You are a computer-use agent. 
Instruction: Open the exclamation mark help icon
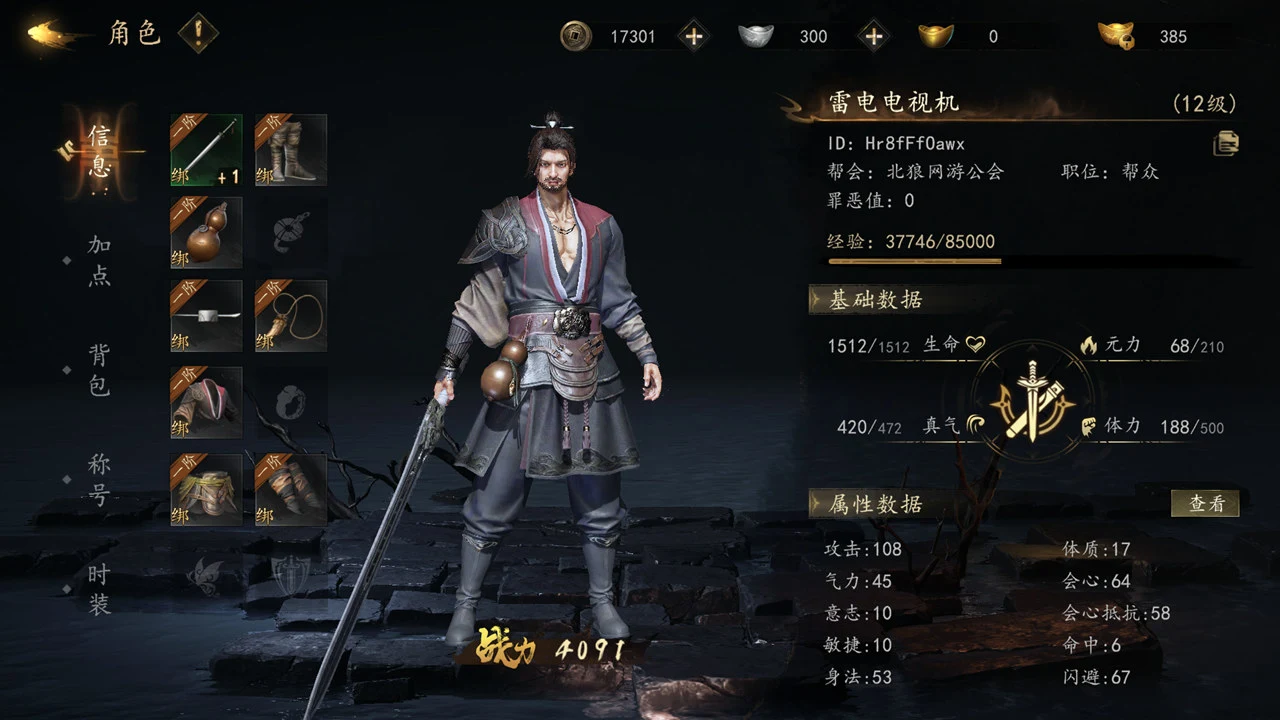[x=198, y=35]
